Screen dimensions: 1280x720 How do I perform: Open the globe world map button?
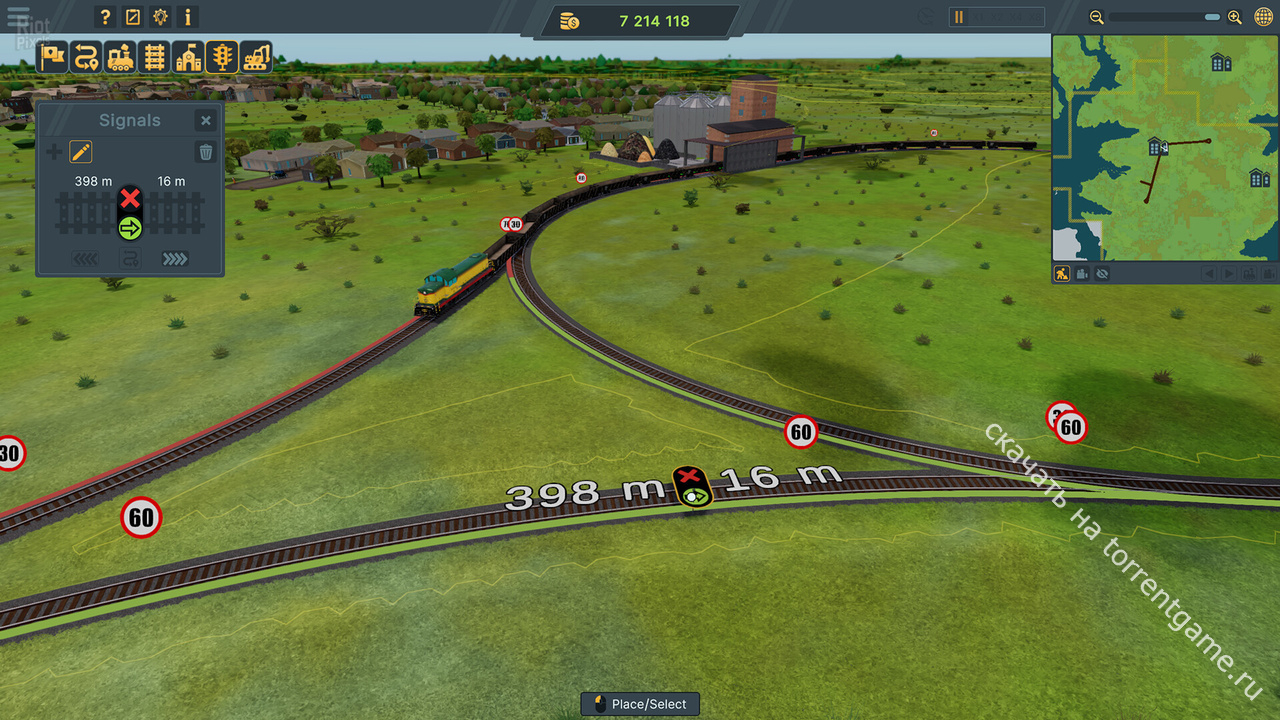1263,17
